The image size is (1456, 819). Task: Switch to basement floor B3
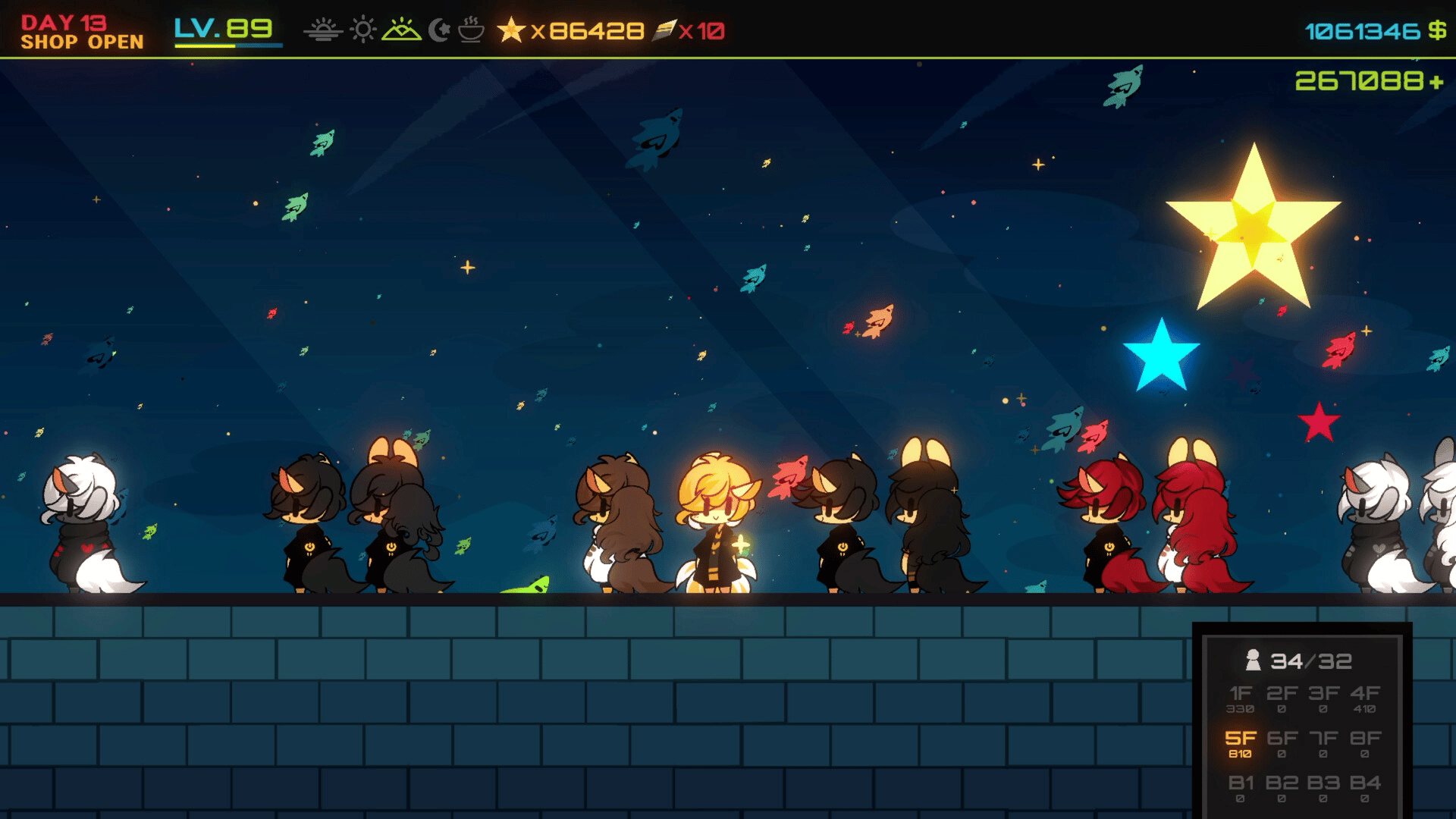(1323, 787)
